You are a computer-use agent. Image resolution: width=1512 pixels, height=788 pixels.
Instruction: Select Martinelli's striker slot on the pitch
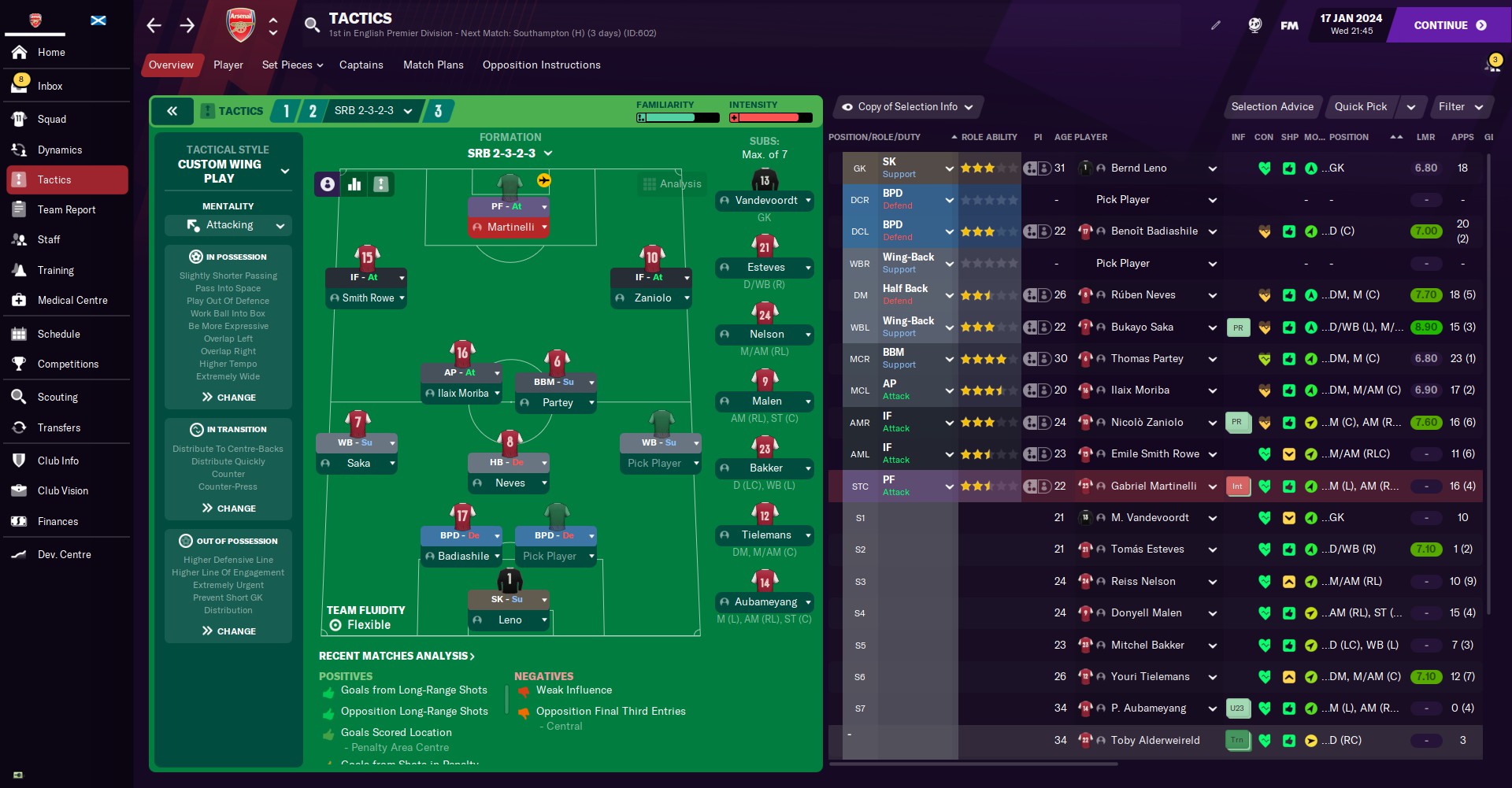tap(510, 227)
